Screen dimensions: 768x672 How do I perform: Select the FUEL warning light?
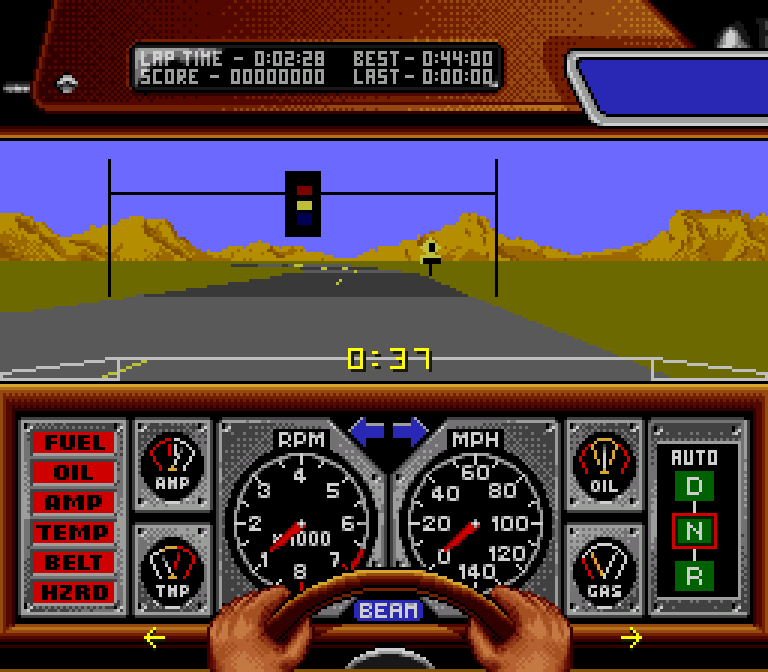[x=73, y=442]
